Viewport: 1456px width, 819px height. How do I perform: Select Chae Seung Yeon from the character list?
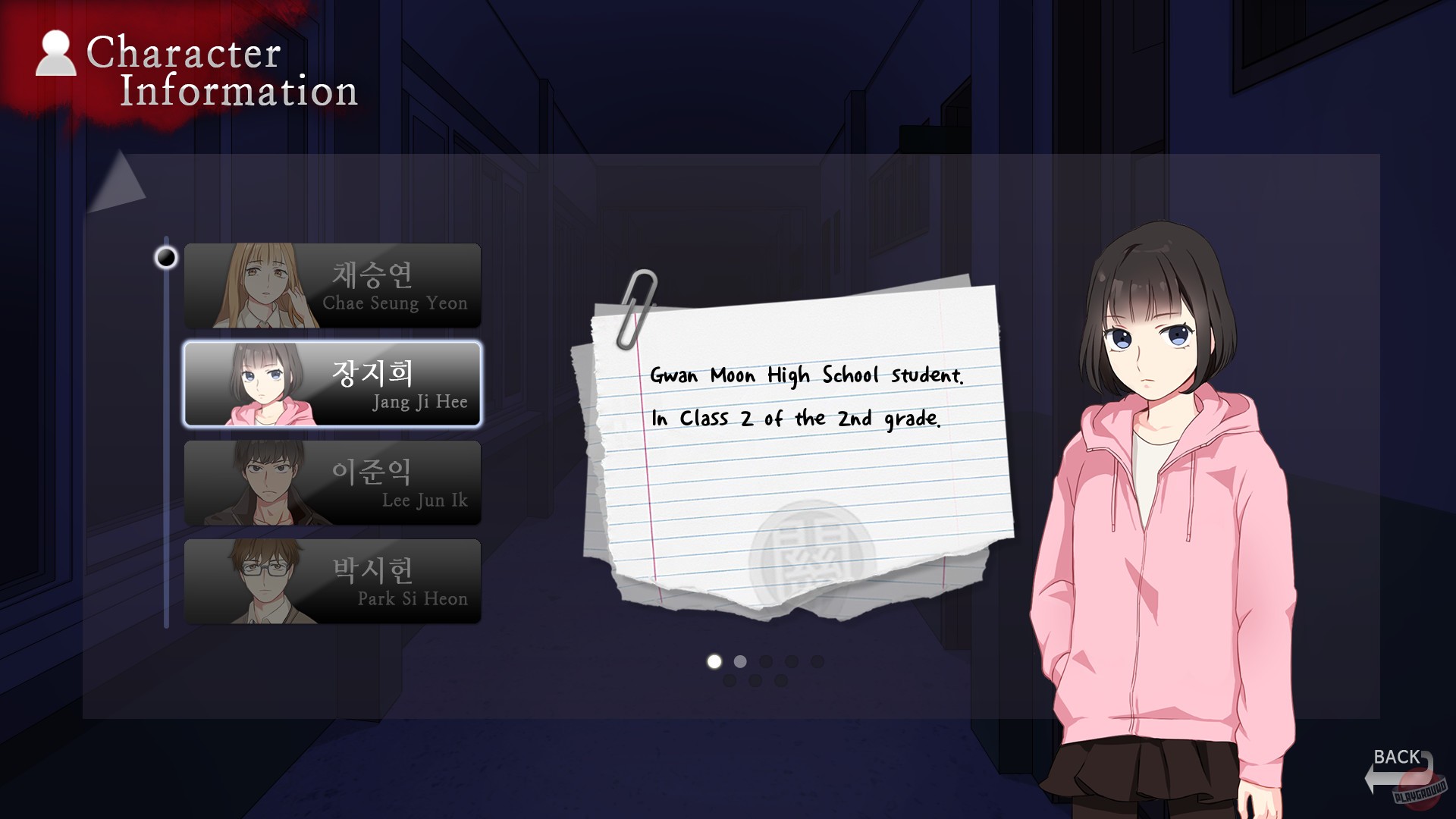(334, 285)
